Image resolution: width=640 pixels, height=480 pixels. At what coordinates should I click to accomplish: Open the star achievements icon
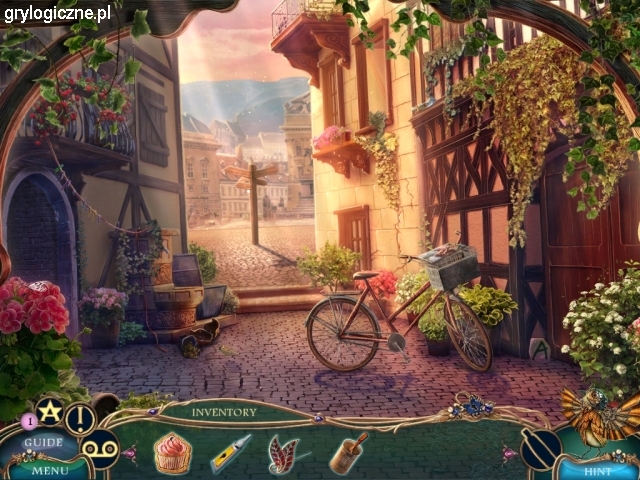click(49, 410)
